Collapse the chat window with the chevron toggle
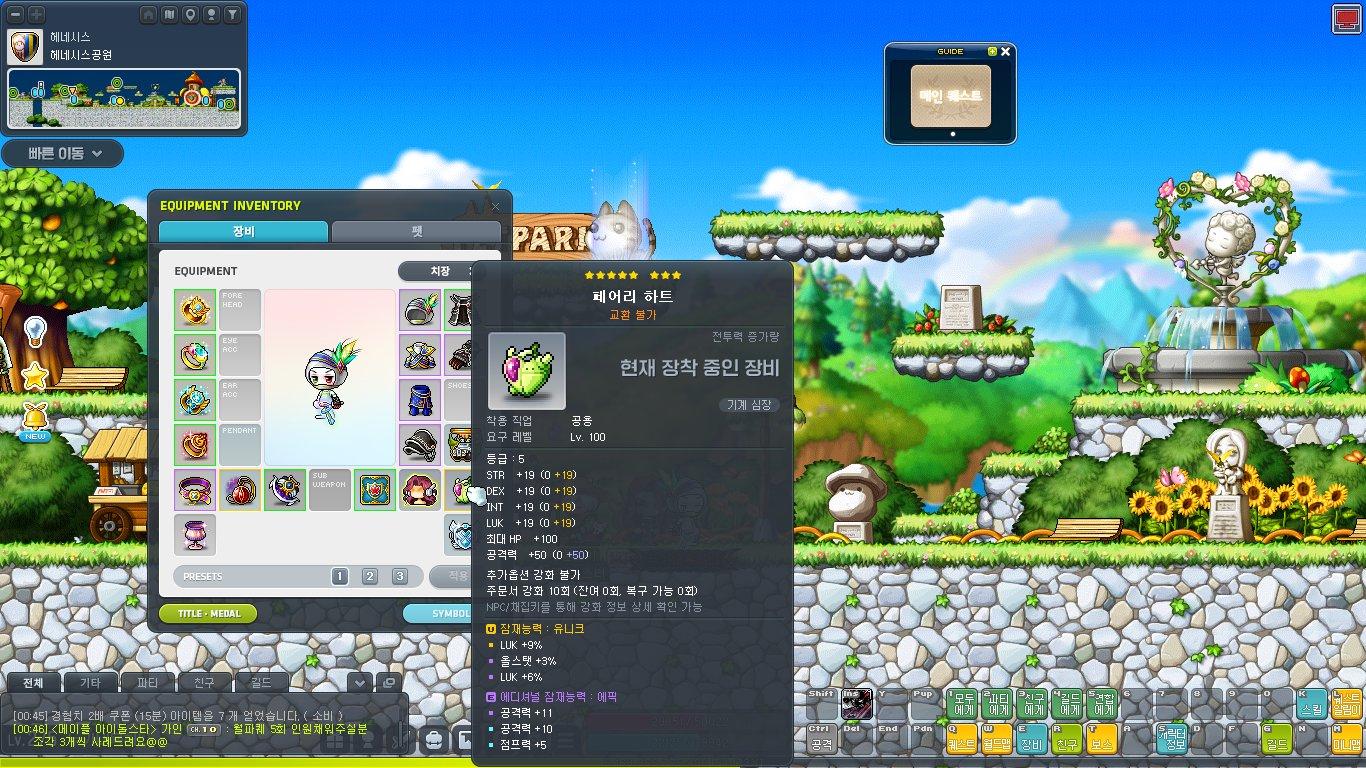The width and height of the screenshot is (1366, 768). point(358,683)
